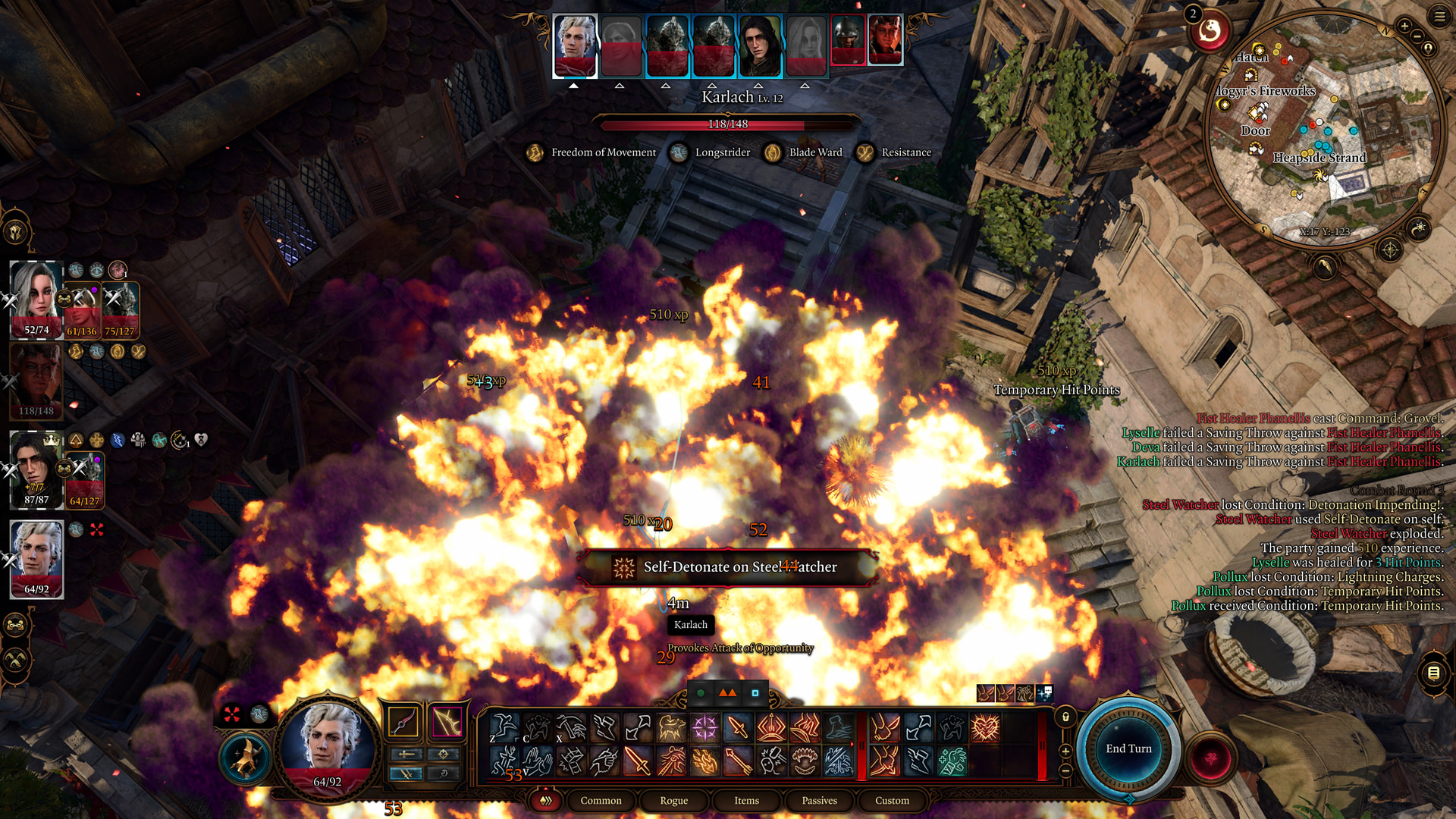Screen dimensions: 1456x819
Task: Click the first turn order portrait
Action: tap(575, 45)
